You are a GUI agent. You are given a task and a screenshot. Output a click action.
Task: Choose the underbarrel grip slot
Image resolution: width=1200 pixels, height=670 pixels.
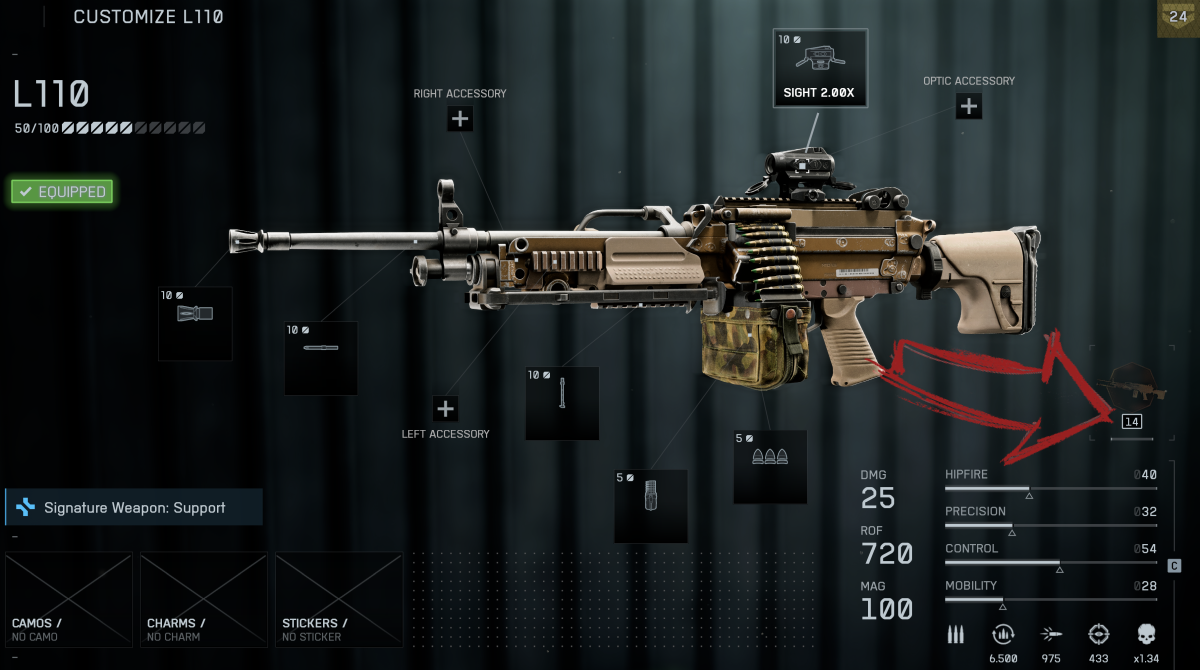click(x=563, y=403)
